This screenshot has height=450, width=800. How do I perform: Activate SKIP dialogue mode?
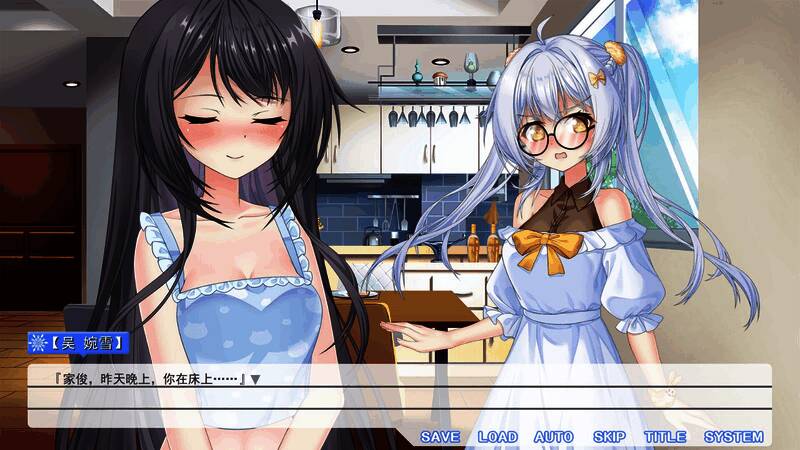click(x=609, y=437)
